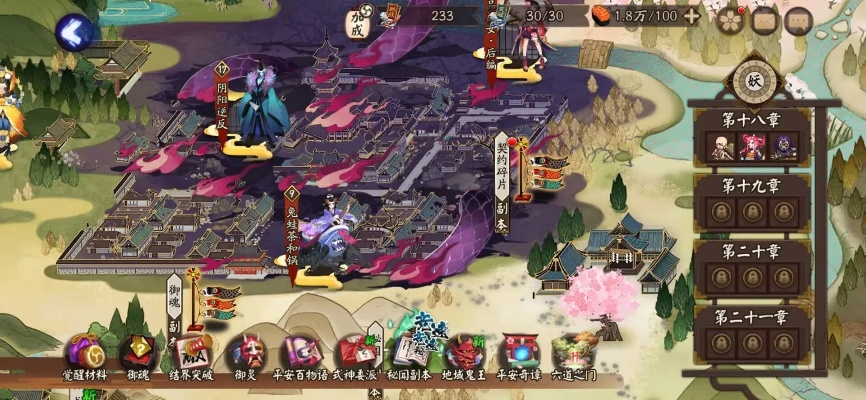Pick chapter 第二十一章
Image resolution: width=866 pixels, height=400 pixels.
tap(753, 332)
